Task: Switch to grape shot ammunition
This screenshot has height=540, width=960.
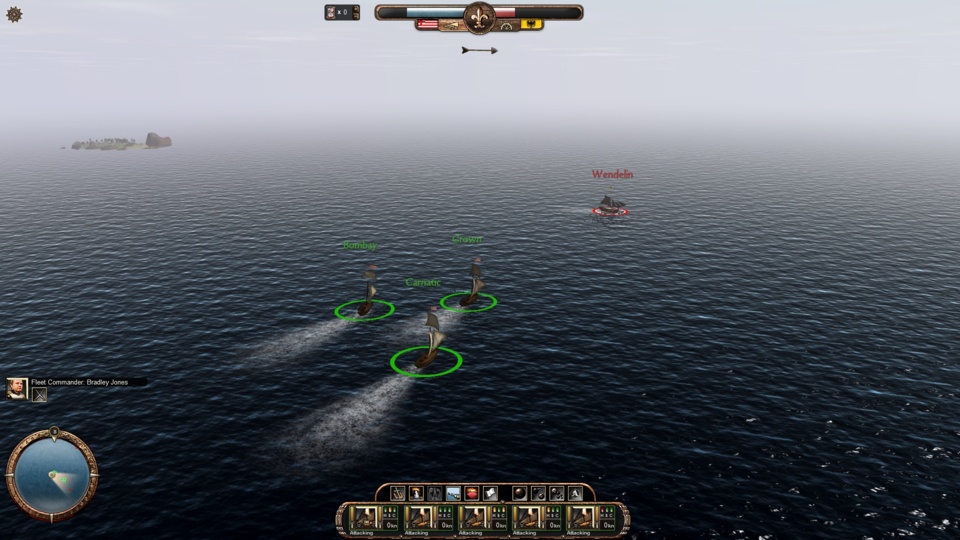Action: click(x=557, y=493)
